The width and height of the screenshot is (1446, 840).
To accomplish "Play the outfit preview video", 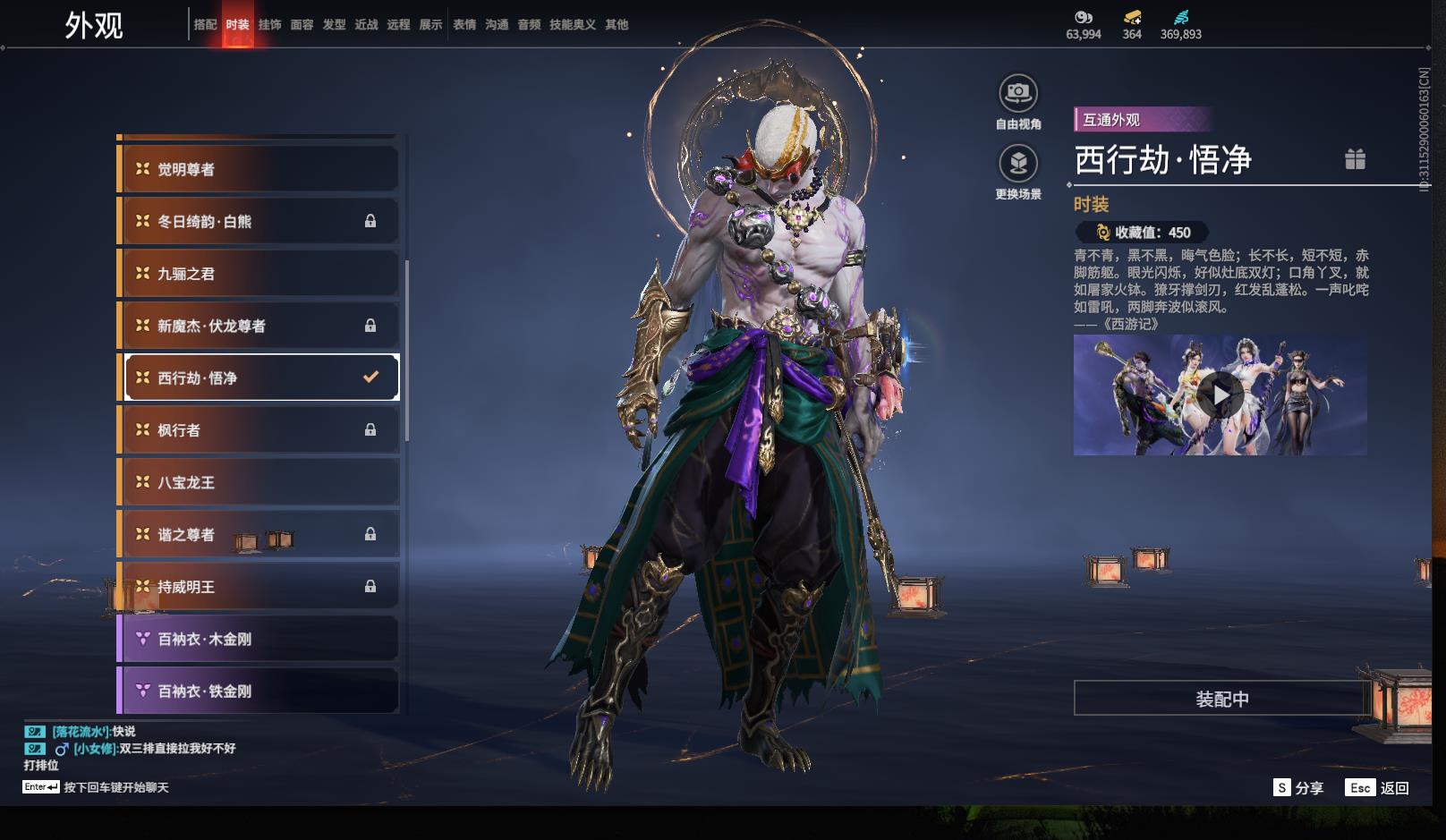I will [x=1220, y=395].
